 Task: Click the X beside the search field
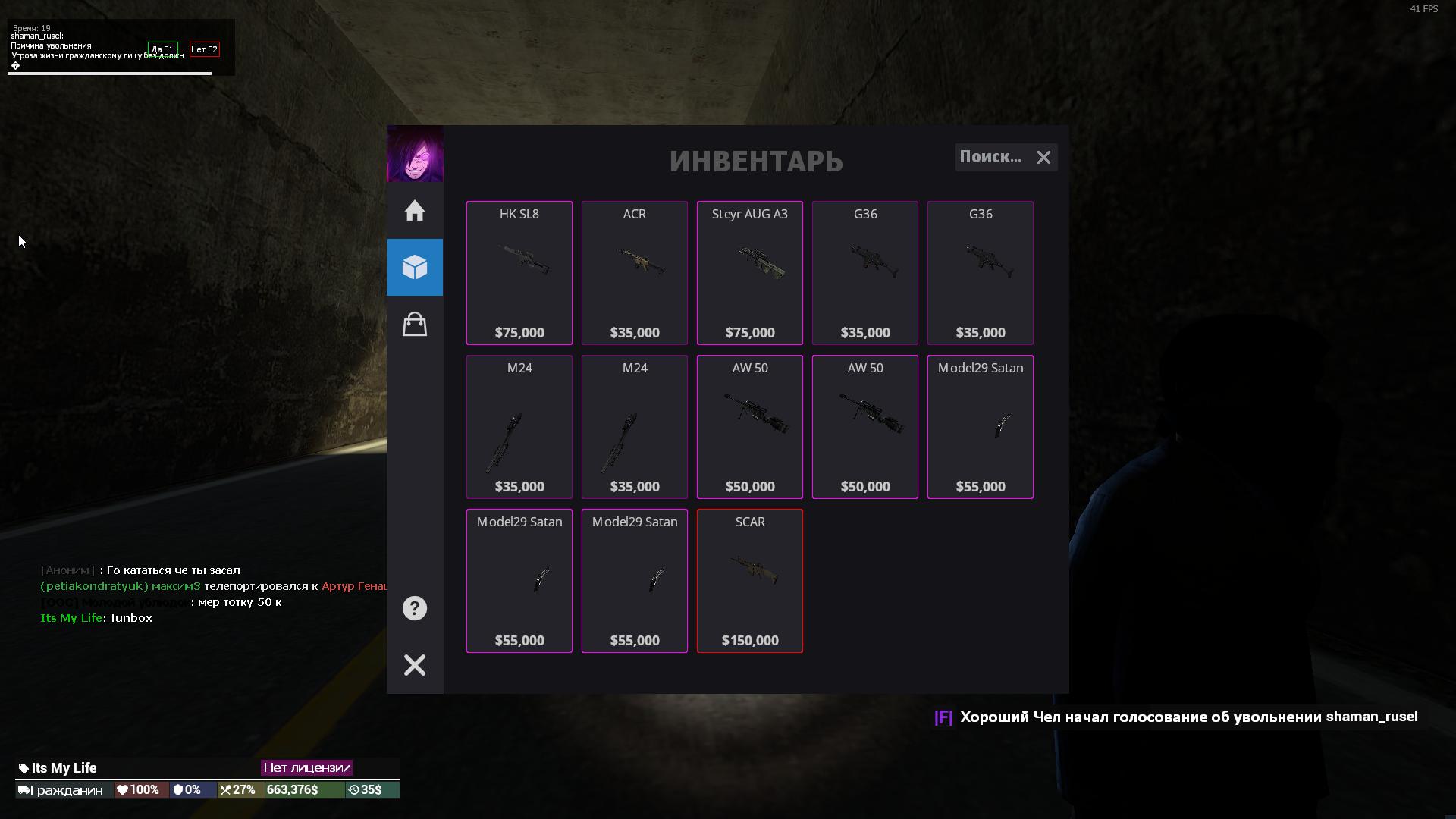point(1044,158)
